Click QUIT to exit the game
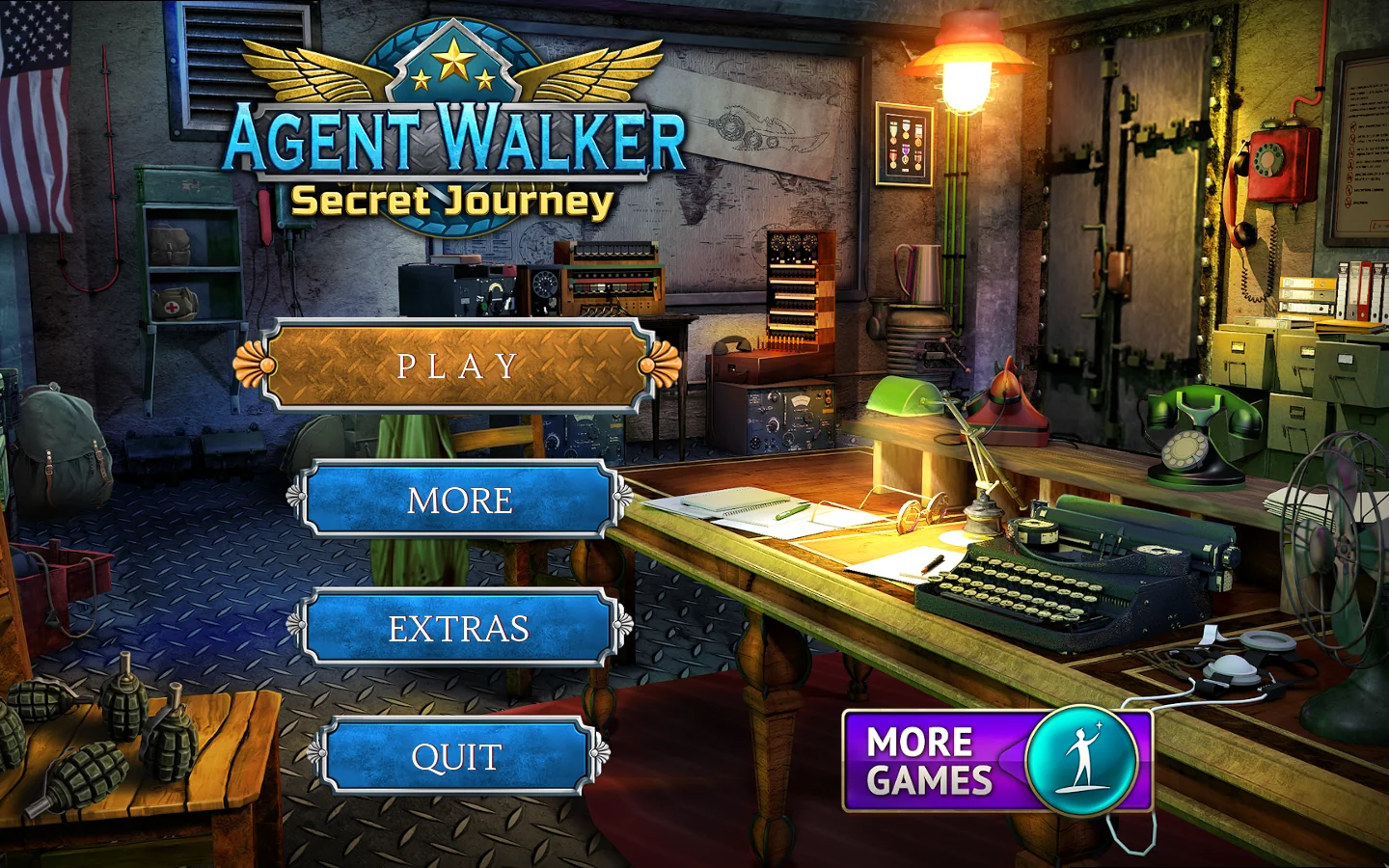Viewport: 1389px width, 868px height. (x=456, y=757)
